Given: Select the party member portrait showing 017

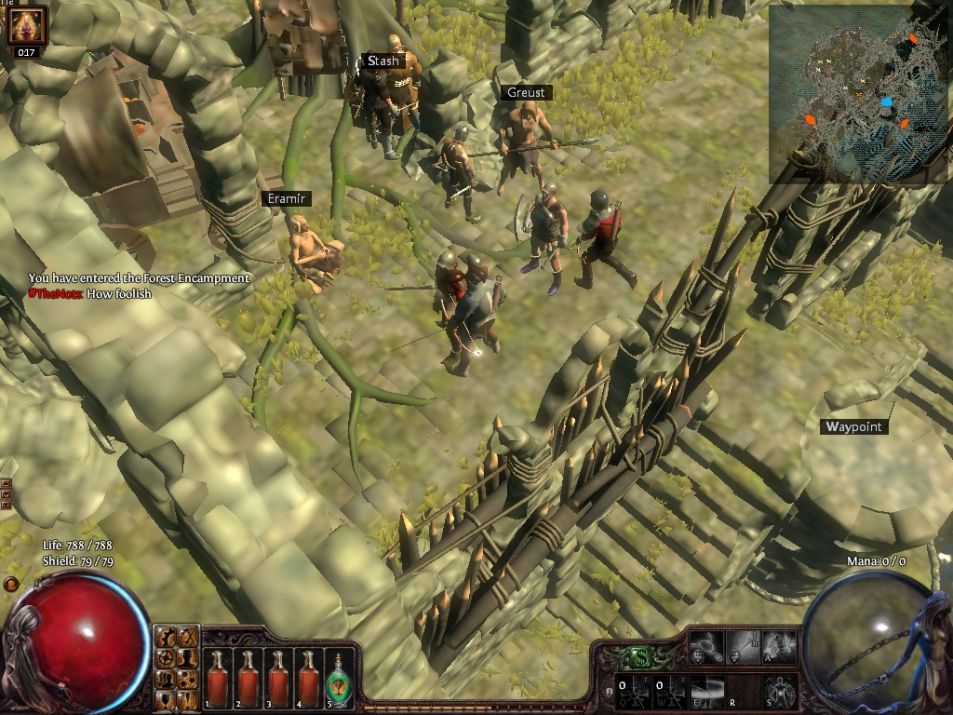Looking at the screenshot, I should [x=26, y=27].
